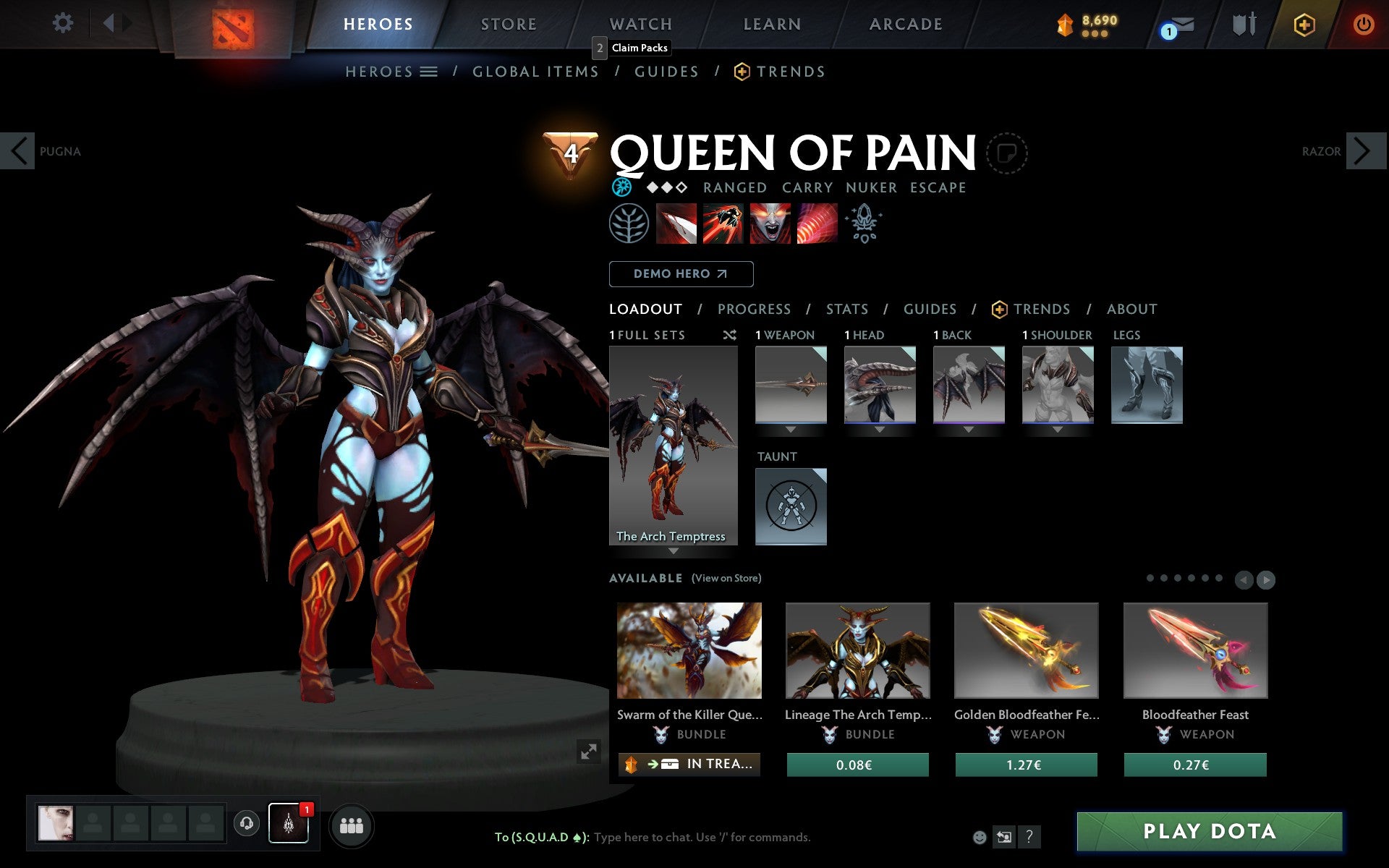Go to the Arcade tab
1389x868 pixels.
coord(906,25)
